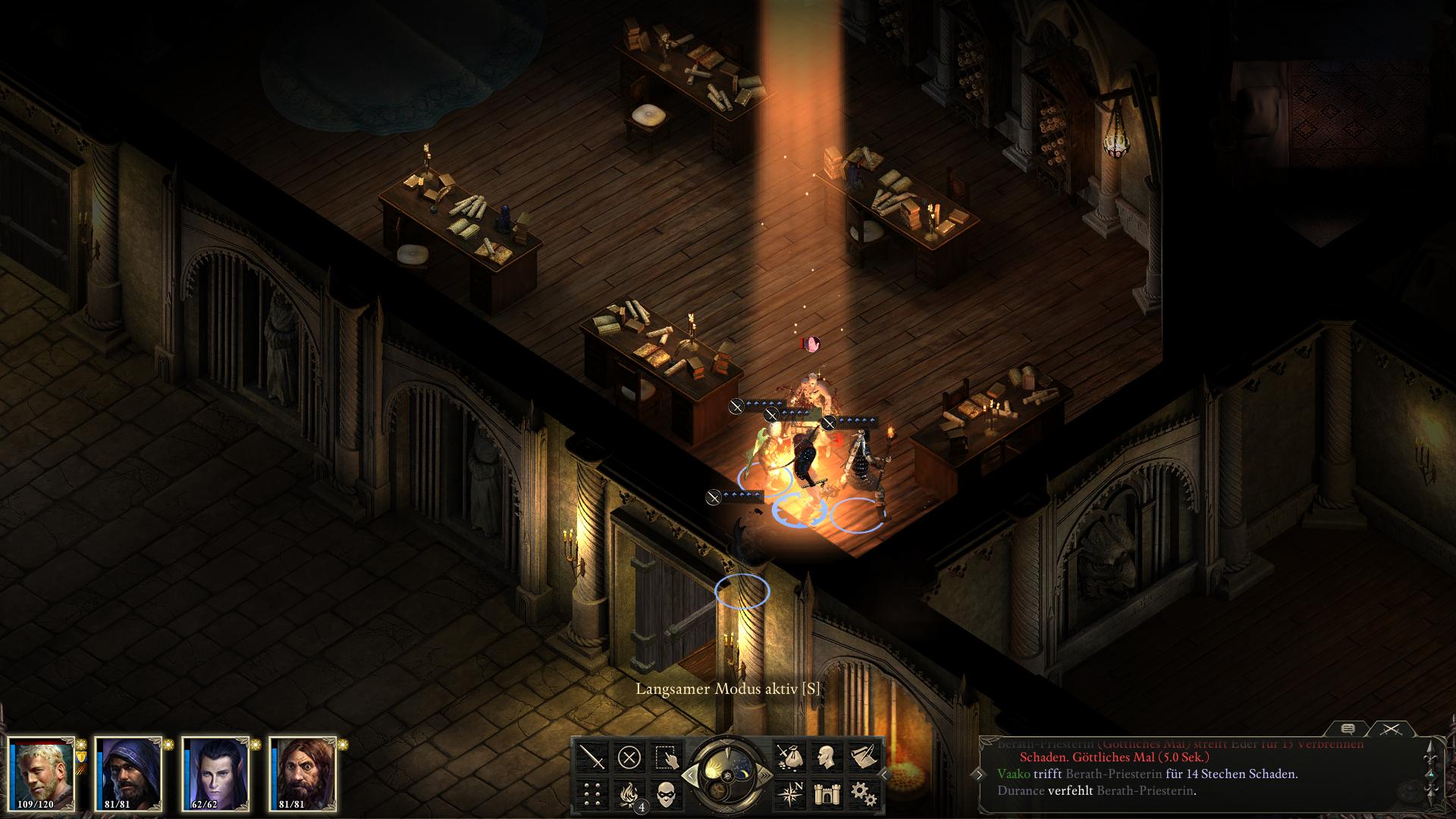
Task: Select the dark-haired elf portrait
Action: tap(215, 773)
